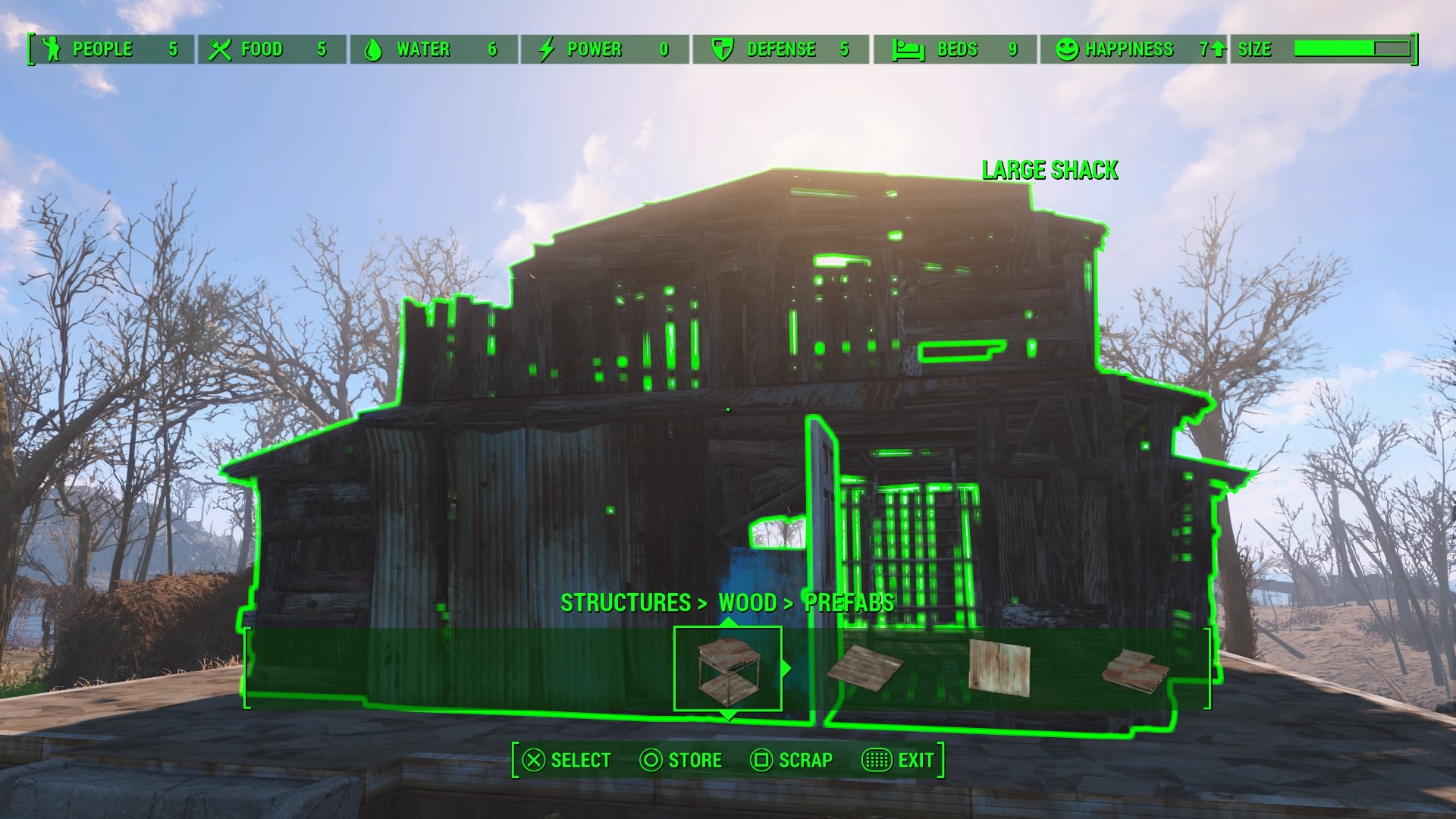This screenshot has height=819, width=1456.
Task: Select the highlighted shack prefab thumbnail
Action: pyautogui.click(x=727, y=669)
